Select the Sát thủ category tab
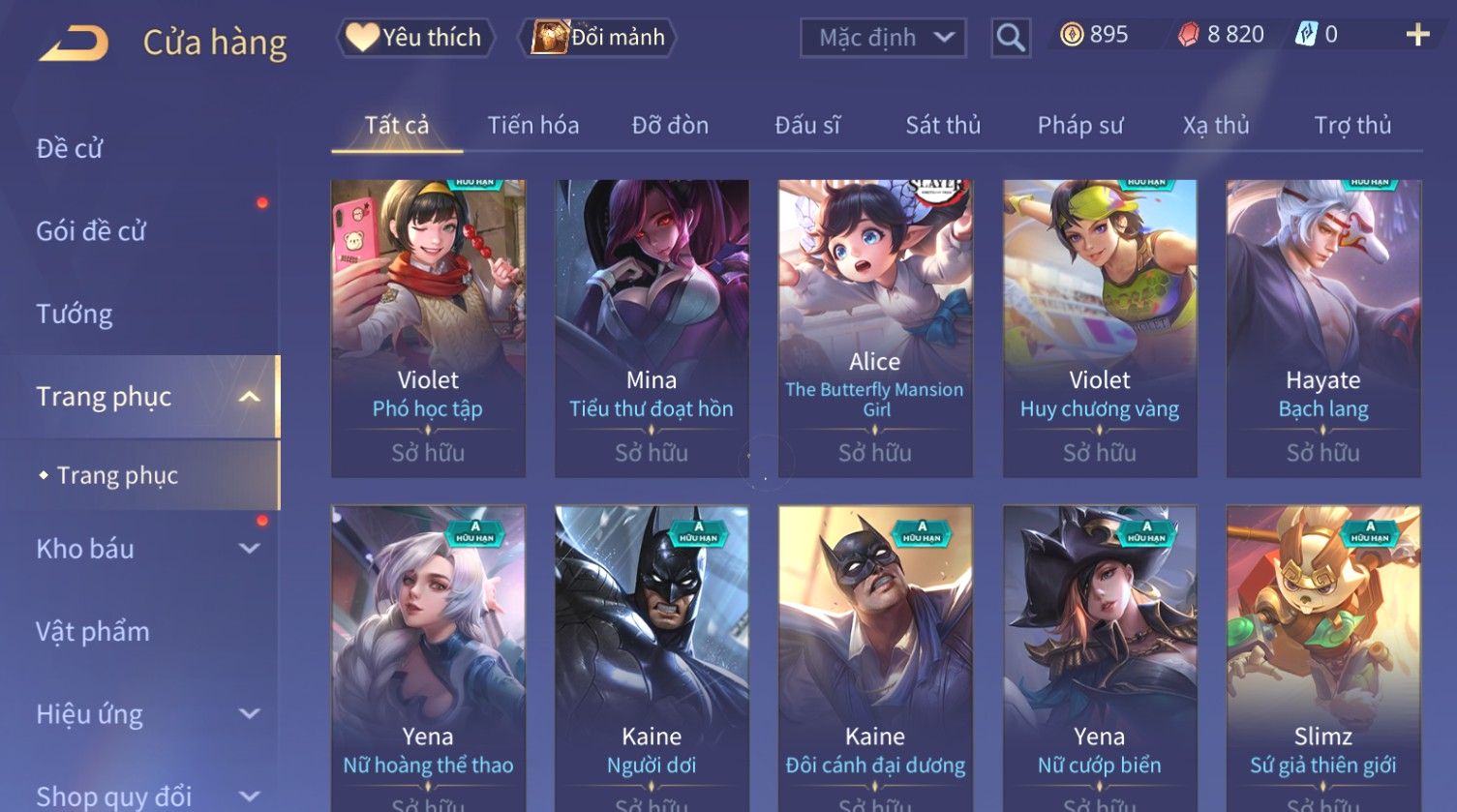 point(943,126)
